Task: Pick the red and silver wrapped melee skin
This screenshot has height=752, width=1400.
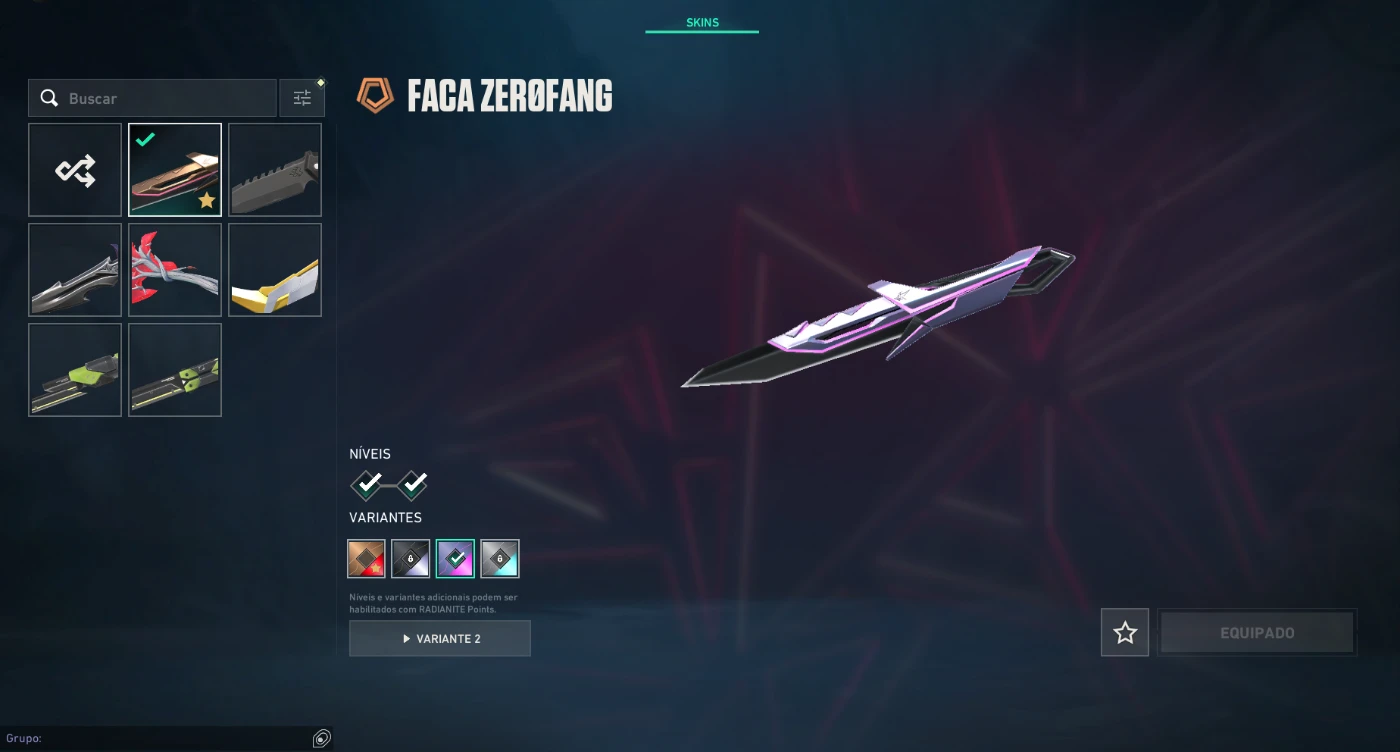Action: [x=175, y=270]
